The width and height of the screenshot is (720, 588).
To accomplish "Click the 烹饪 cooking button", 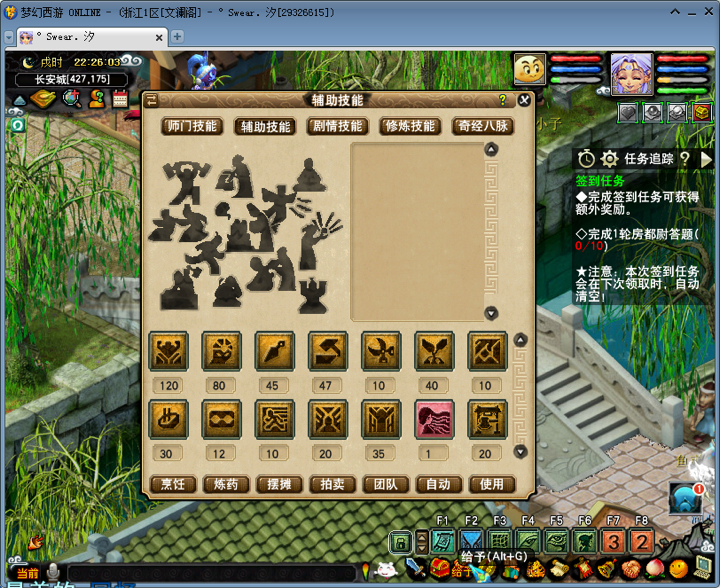I will point(173,484).
